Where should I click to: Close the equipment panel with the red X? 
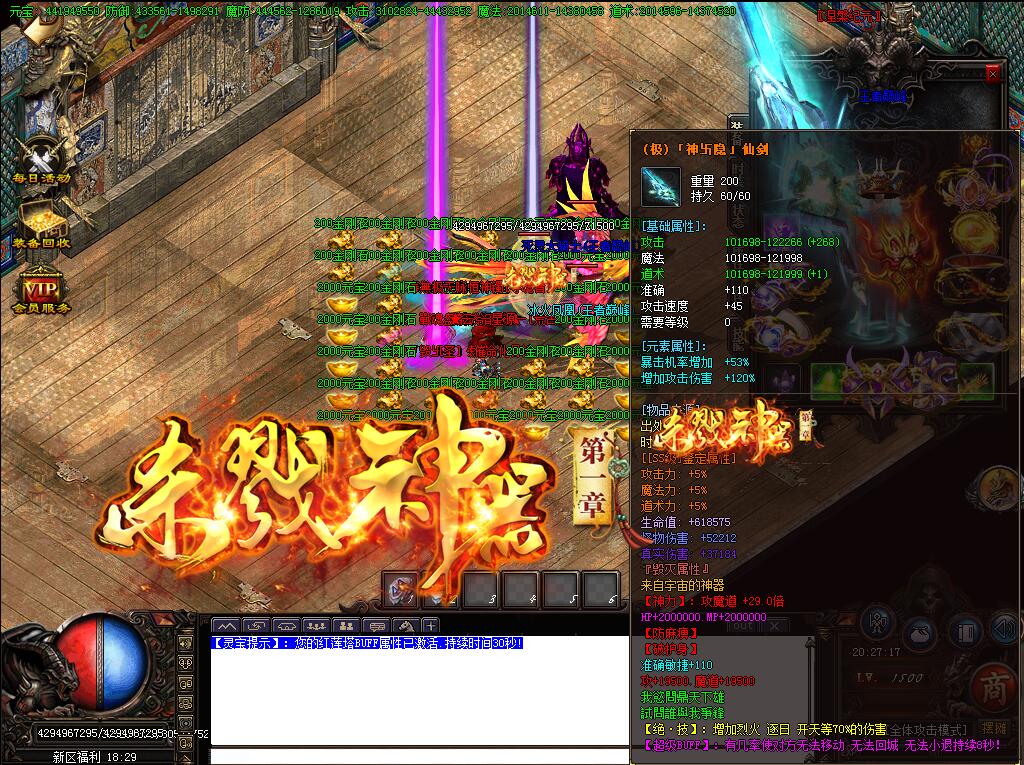click(992, 73)
